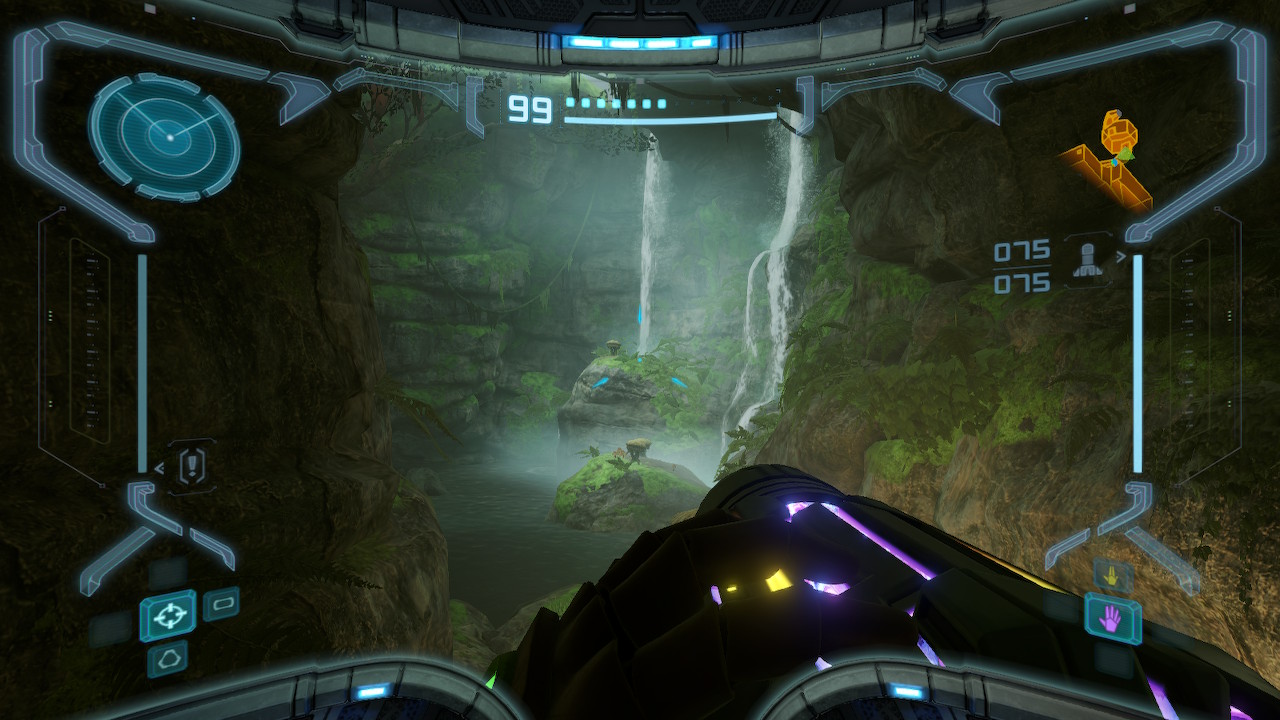Image resolution: width=1280 pixels, height=720 pixels.
Task: Click the exclamation threat warning icon
Action: pos(193,465)
